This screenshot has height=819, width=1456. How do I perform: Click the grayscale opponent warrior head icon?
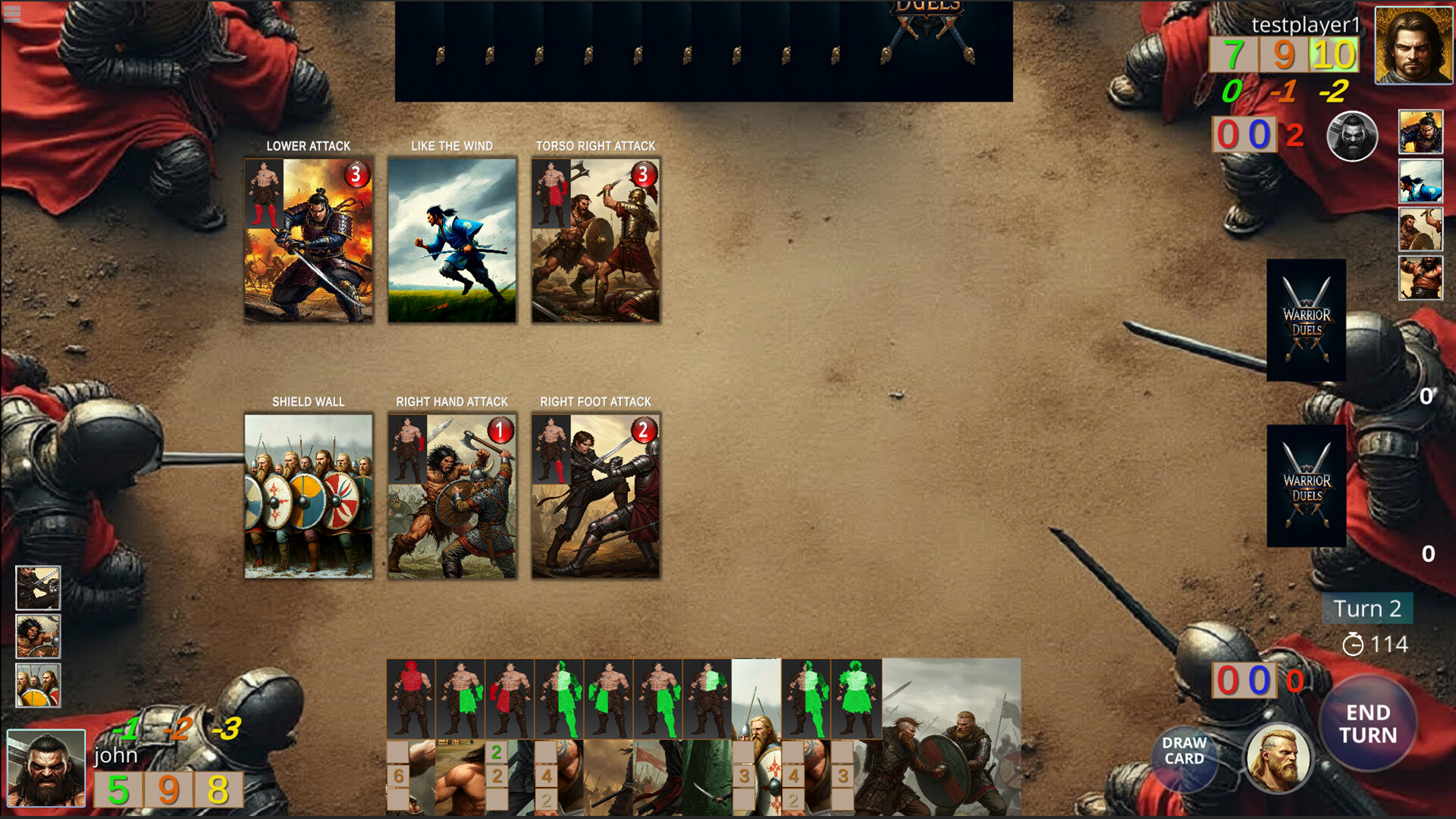pos(1353,138)
